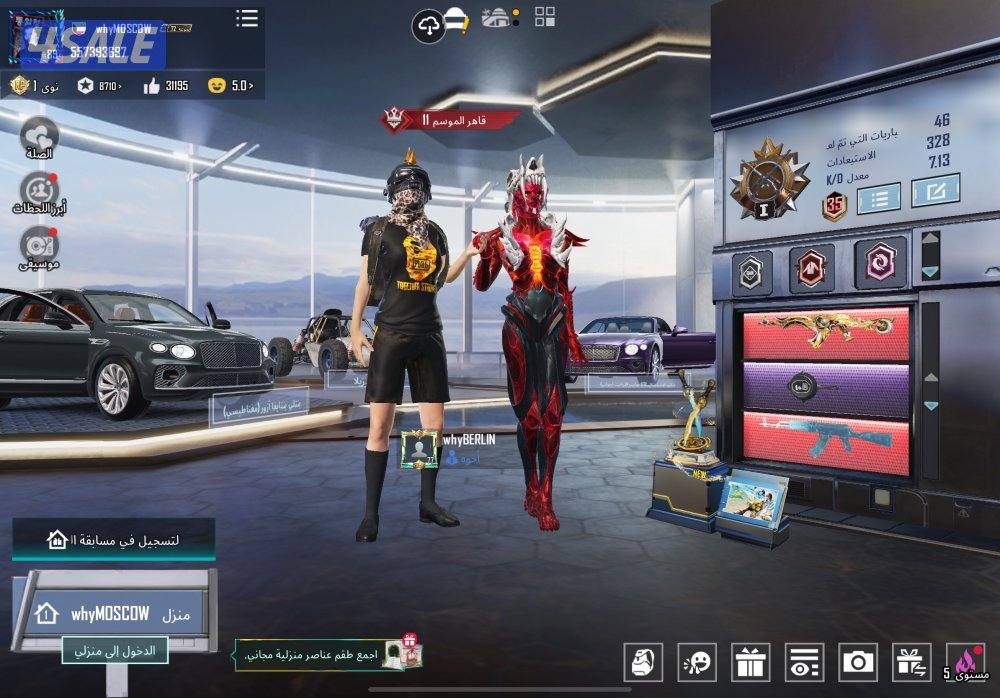This screenshot has height=698, width=1000.
Task: Open the free home items collection banner
Action: coord(327,656)
